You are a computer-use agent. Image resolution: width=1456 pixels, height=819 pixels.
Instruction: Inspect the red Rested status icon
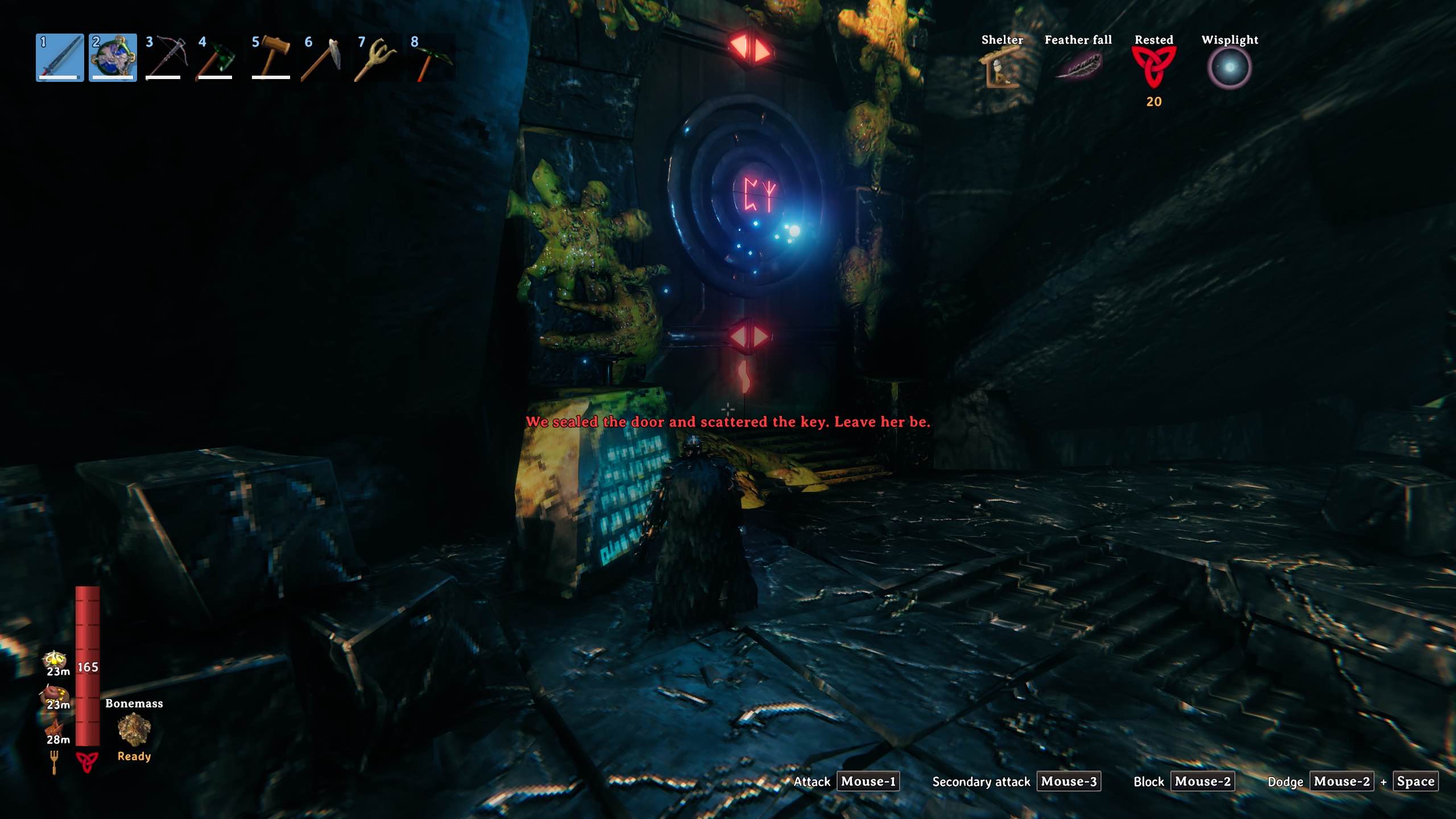point(1153,67)
